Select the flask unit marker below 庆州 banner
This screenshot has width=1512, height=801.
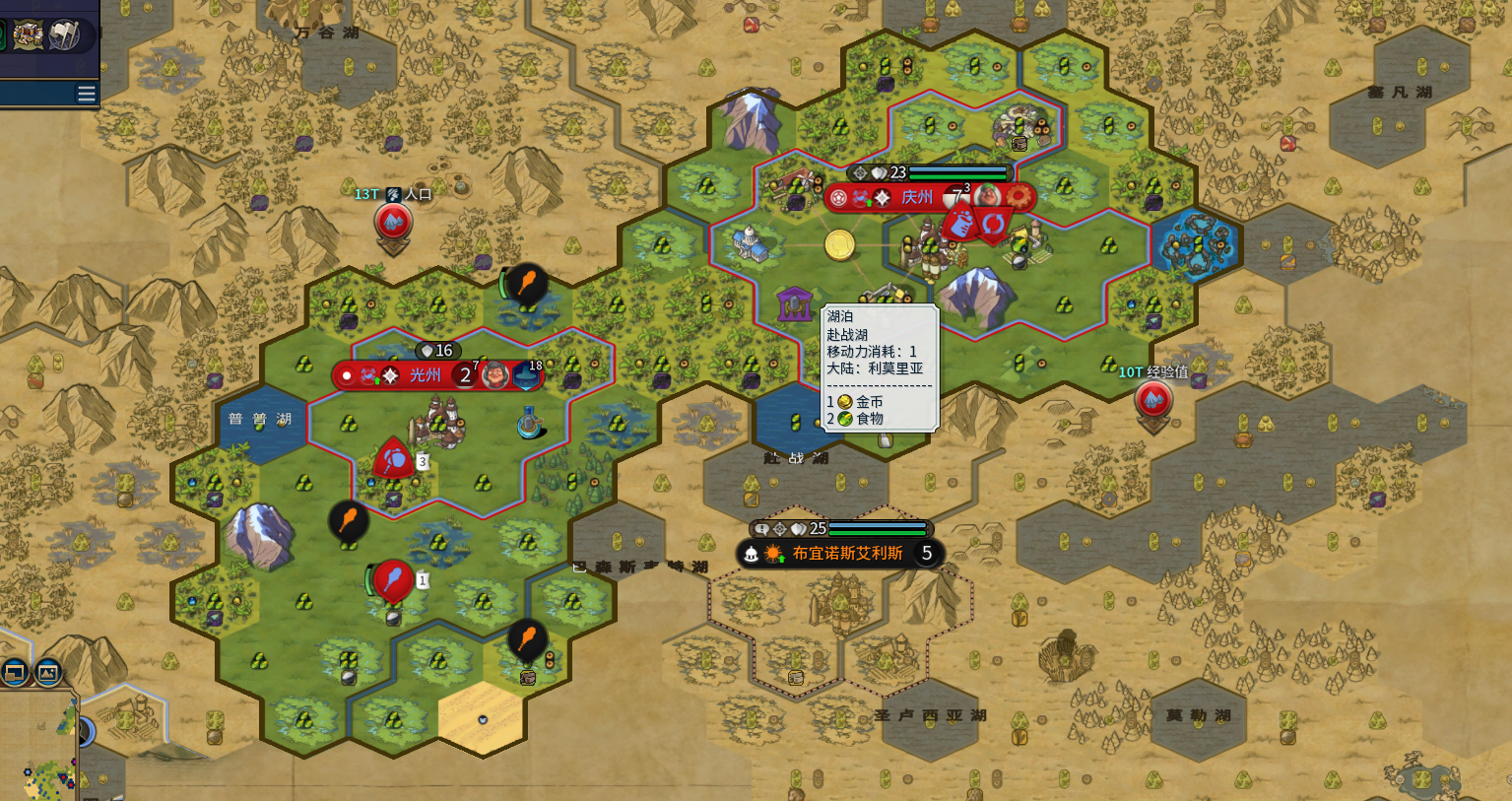958,224
